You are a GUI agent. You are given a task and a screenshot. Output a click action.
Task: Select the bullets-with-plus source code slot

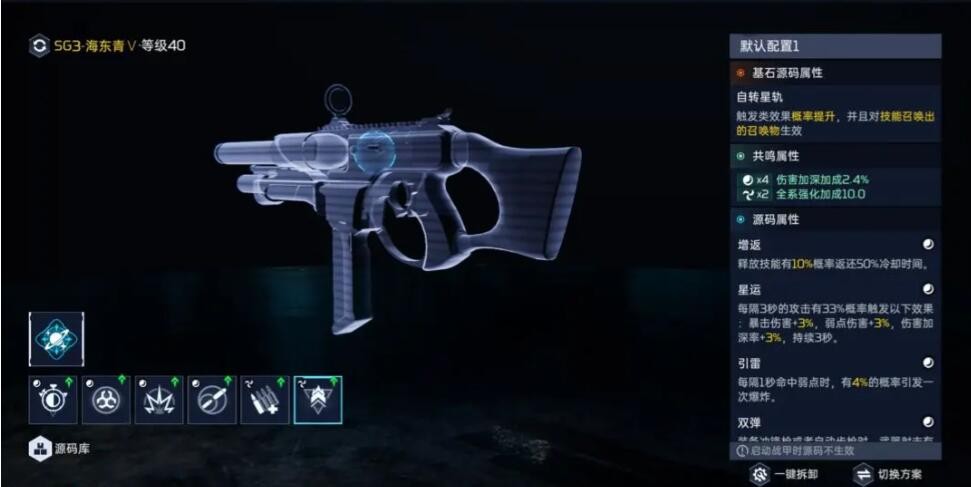(265, 400)
